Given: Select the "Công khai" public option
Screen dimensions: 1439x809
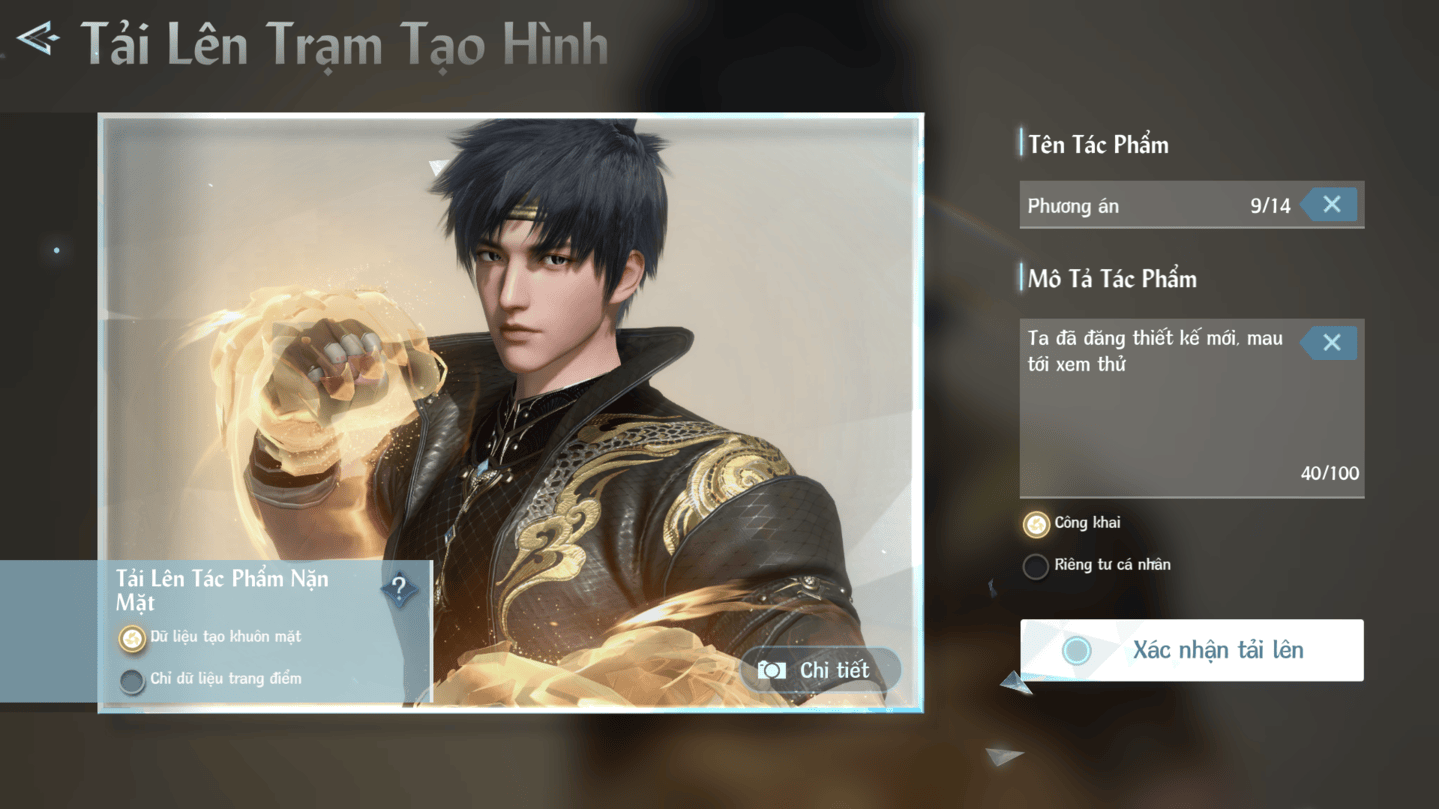Looking at the screenshot, I should (x=1036, y=524).
